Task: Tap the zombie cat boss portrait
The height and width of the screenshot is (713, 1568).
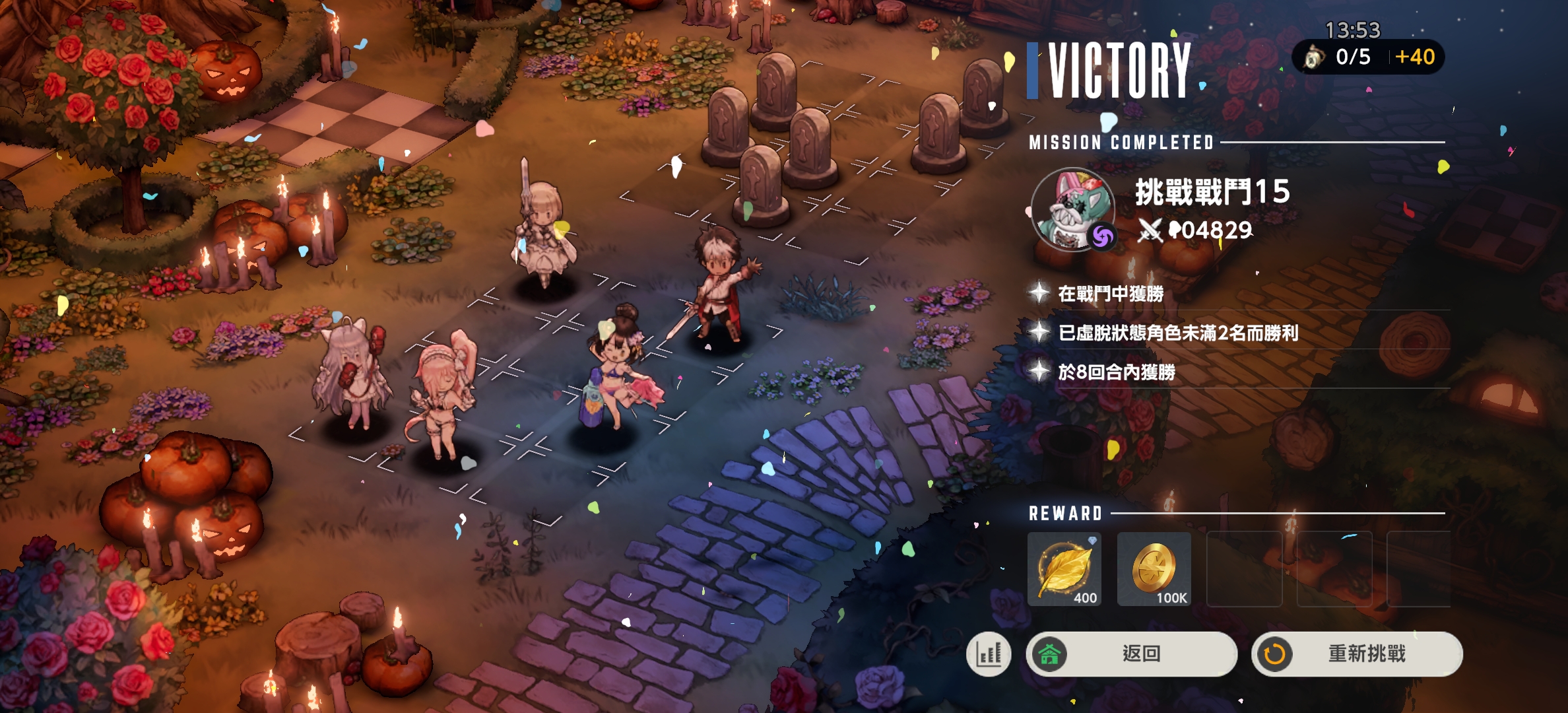Action: 1074,210
